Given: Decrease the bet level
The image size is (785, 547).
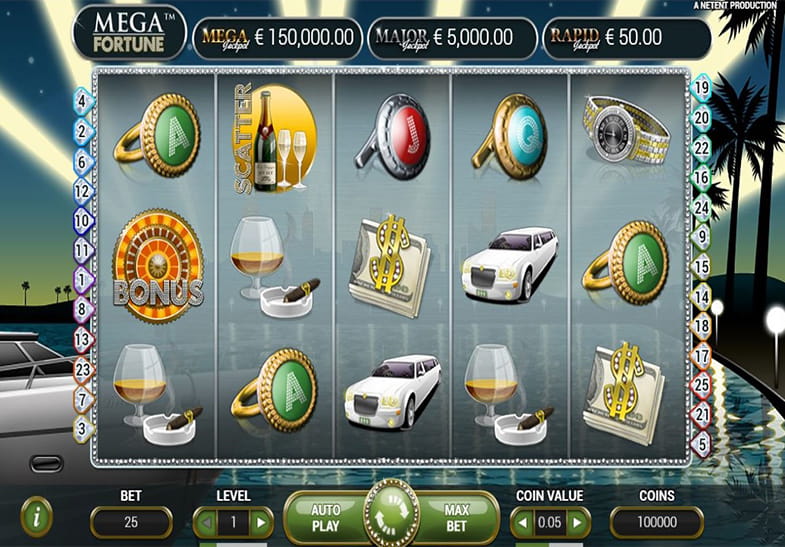Looking at the screenshot, I should (x=204, y=522).
